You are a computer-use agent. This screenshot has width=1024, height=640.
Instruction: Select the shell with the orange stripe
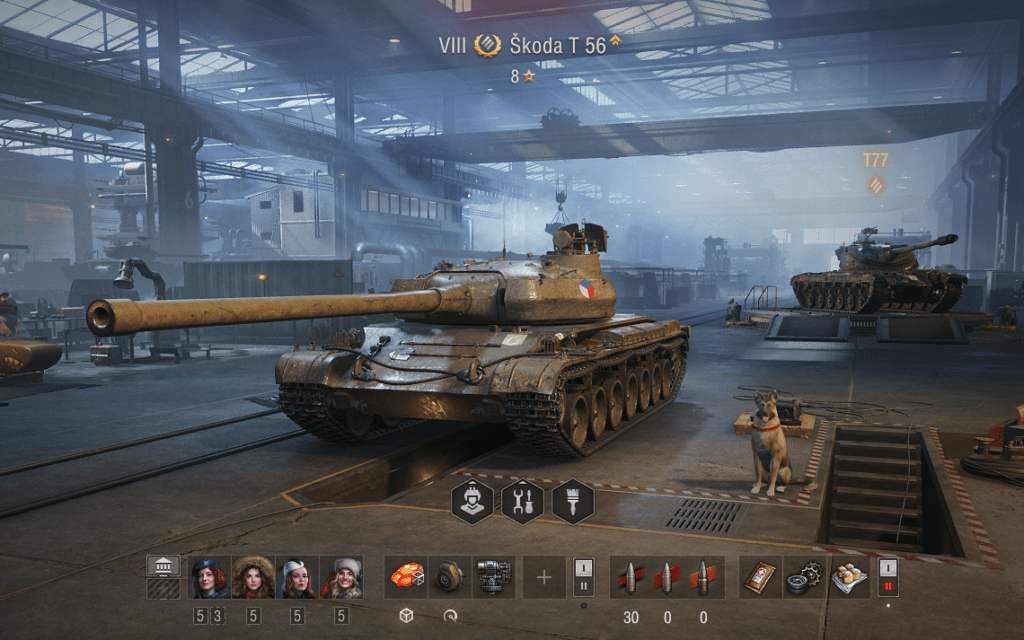pyautogui.click(x=703, y=577)
